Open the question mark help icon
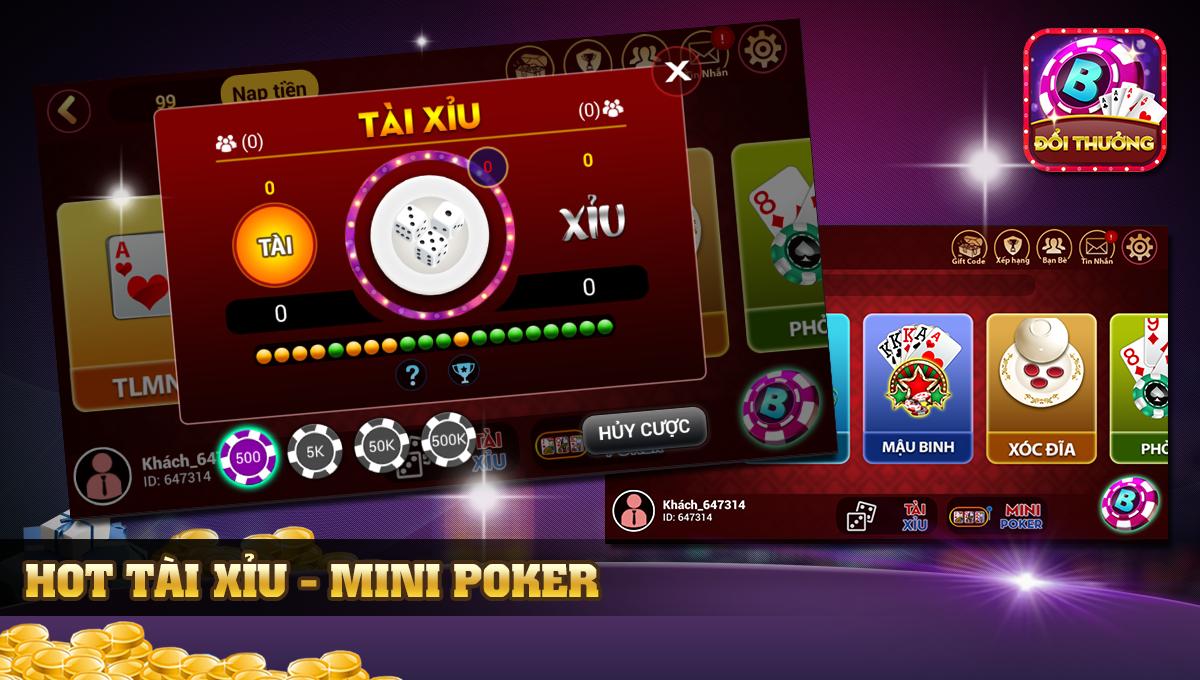The image size is (1200, 680). [x=412, y=375]
